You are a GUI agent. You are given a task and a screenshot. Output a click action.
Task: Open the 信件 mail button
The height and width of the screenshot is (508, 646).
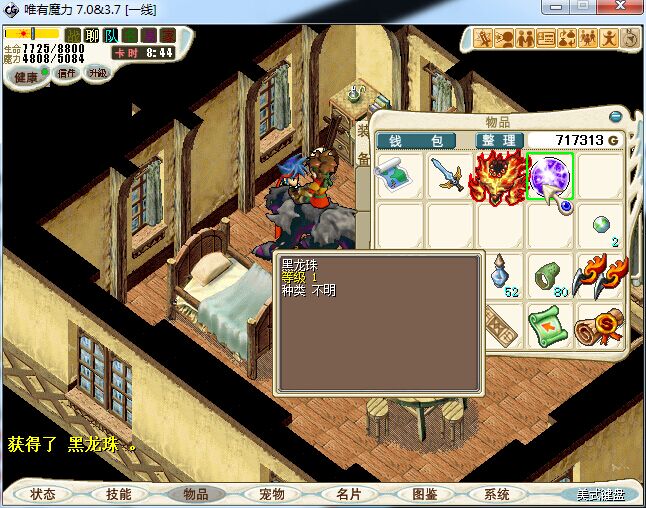(68, 73)
